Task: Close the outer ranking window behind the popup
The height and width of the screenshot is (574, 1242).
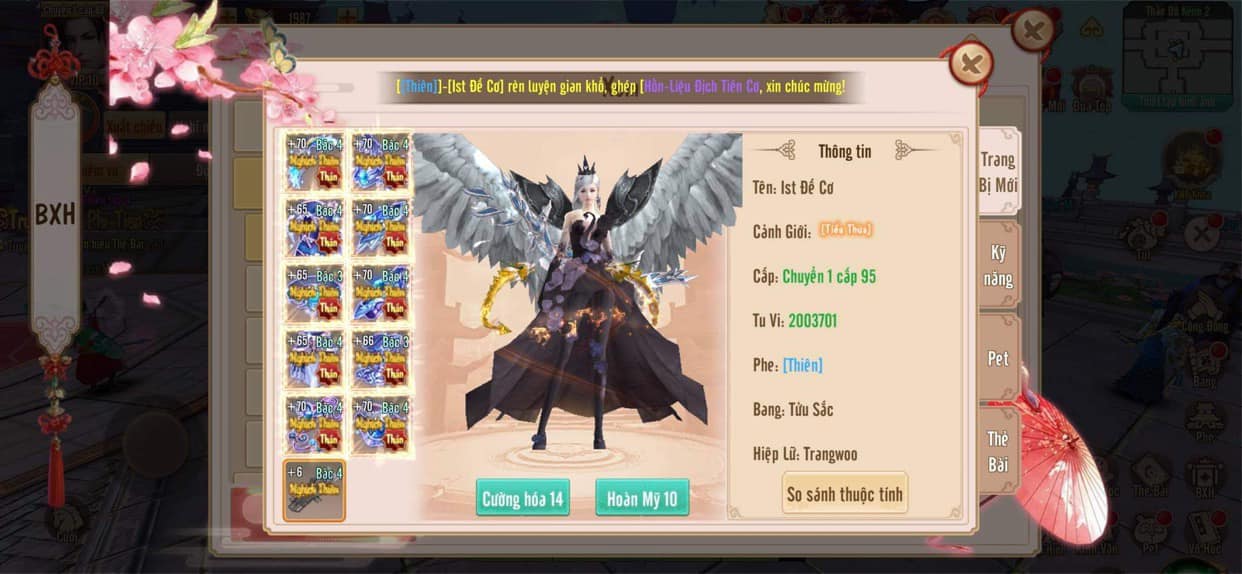Action: click(x=1032, y=31)
